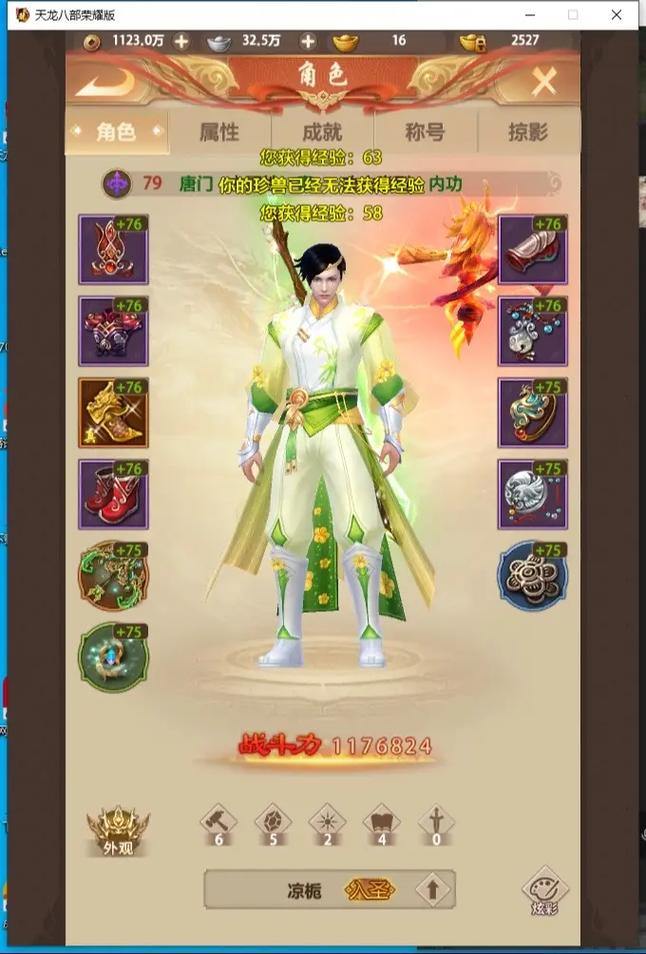Select the red boots equipment slot
646x954 pixels.
[x=113, y=494]
